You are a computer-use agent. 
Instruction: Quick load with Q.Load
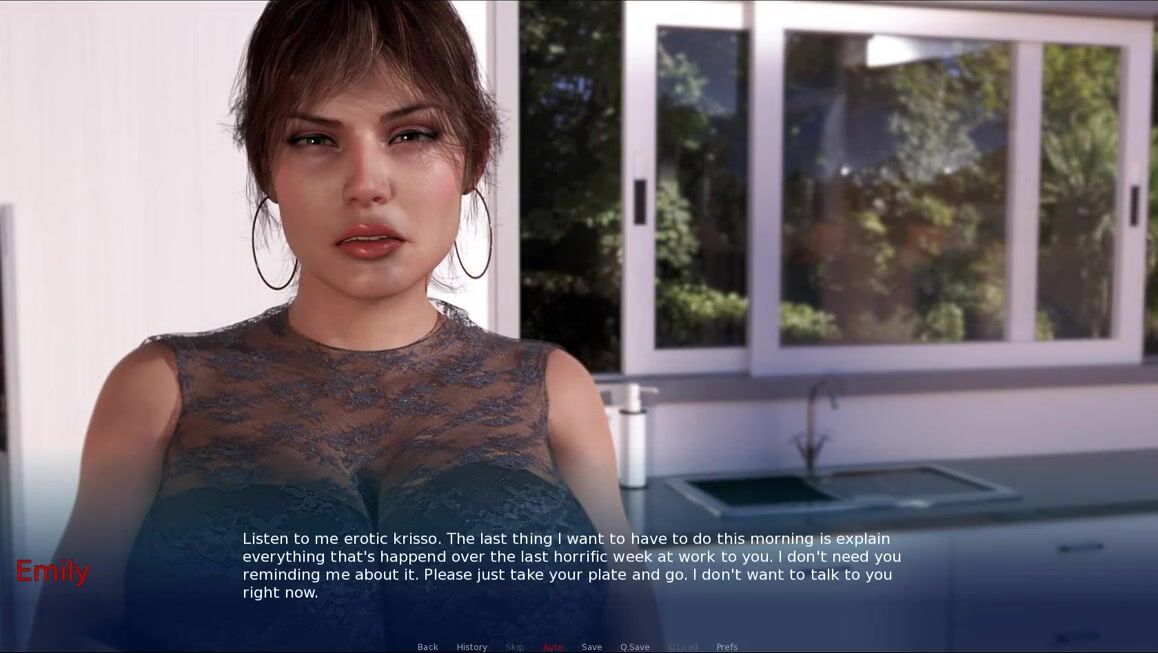pos(683,647)
